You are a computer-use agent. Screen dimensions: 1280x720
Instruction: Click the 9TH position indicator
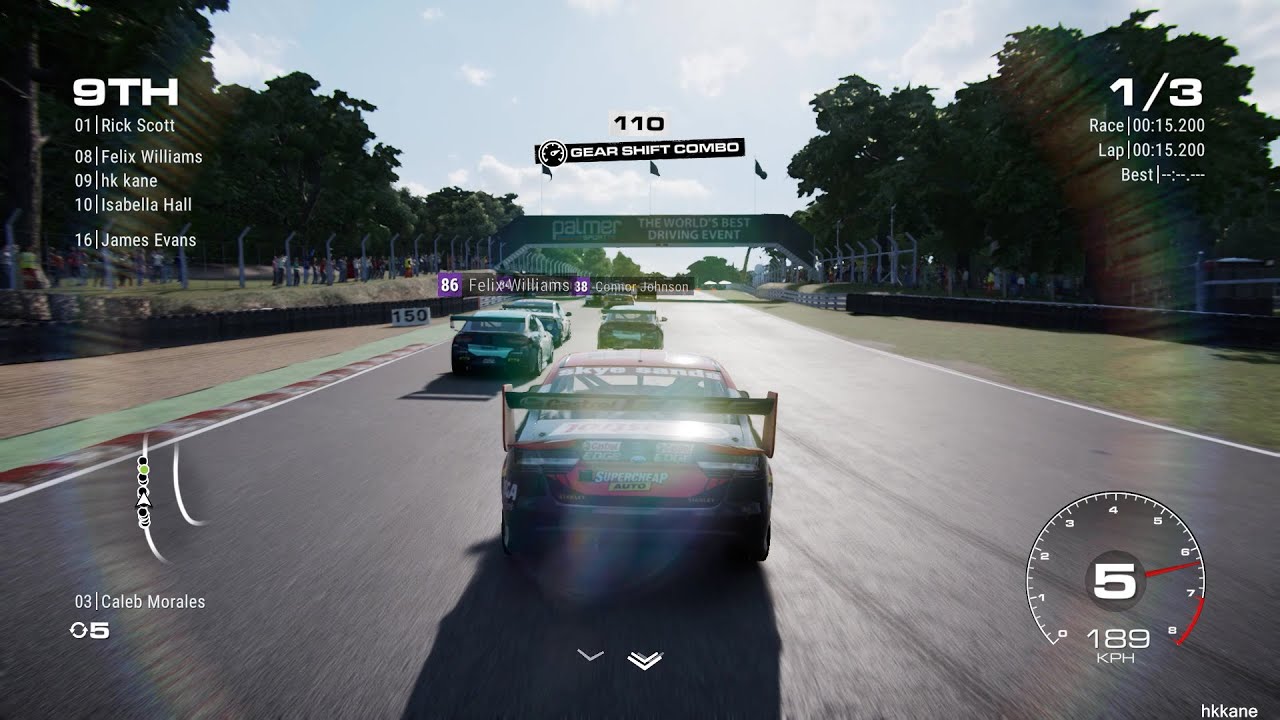click(124, 93)
